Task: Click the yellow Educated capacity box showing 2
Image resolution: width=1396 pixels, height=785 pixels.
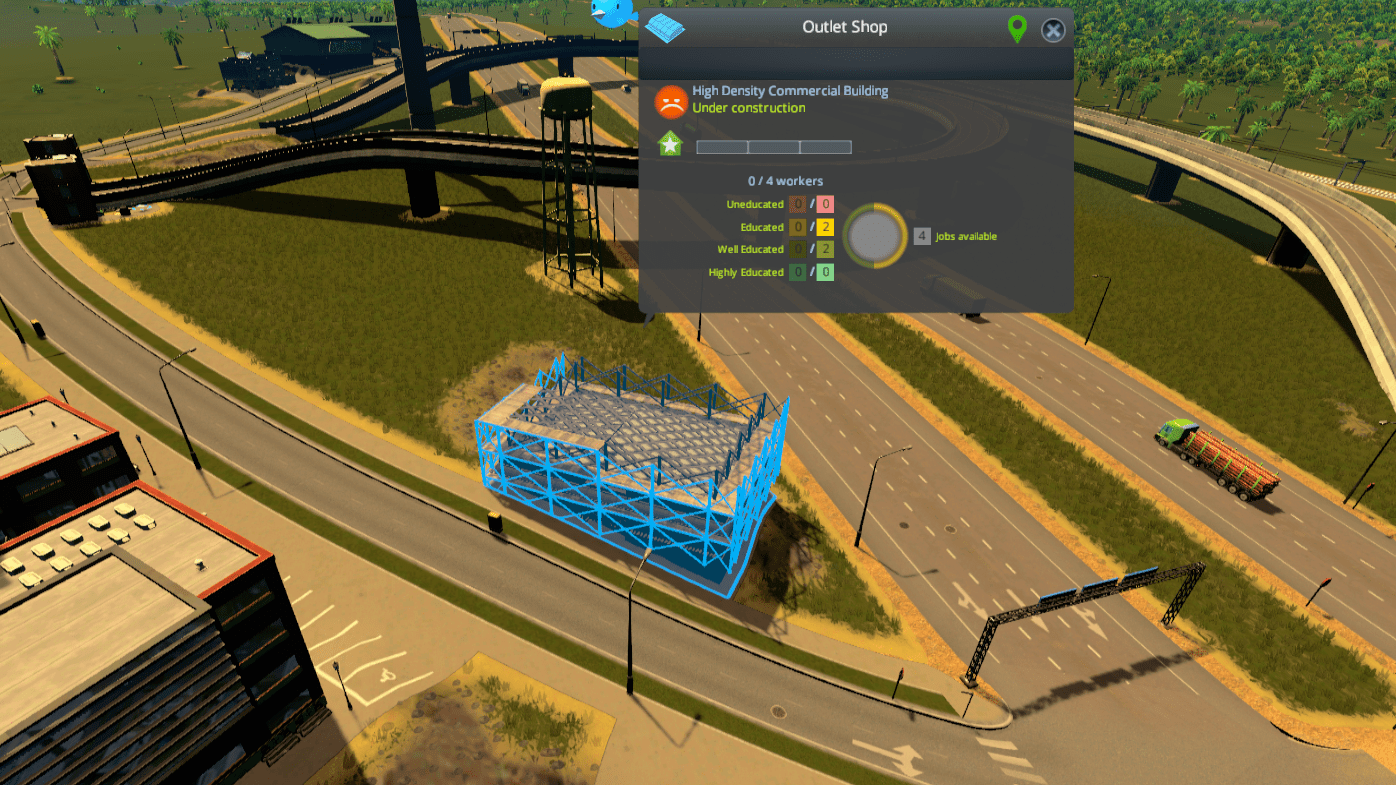Action: pos(823,227)
